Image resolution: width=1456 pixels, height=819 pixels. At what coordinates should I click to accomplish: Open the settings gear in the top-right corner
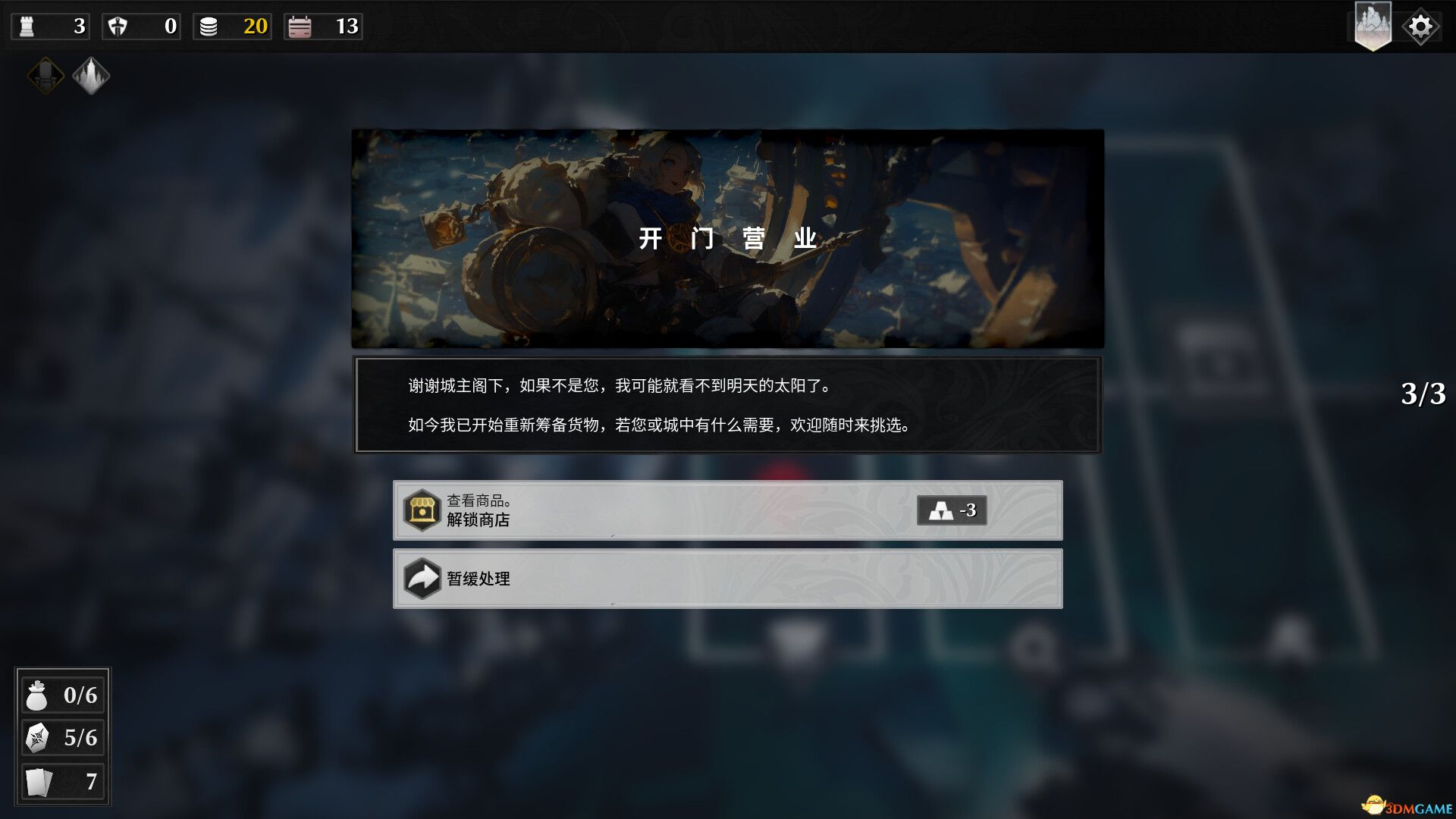click(x=1420, y=25)
